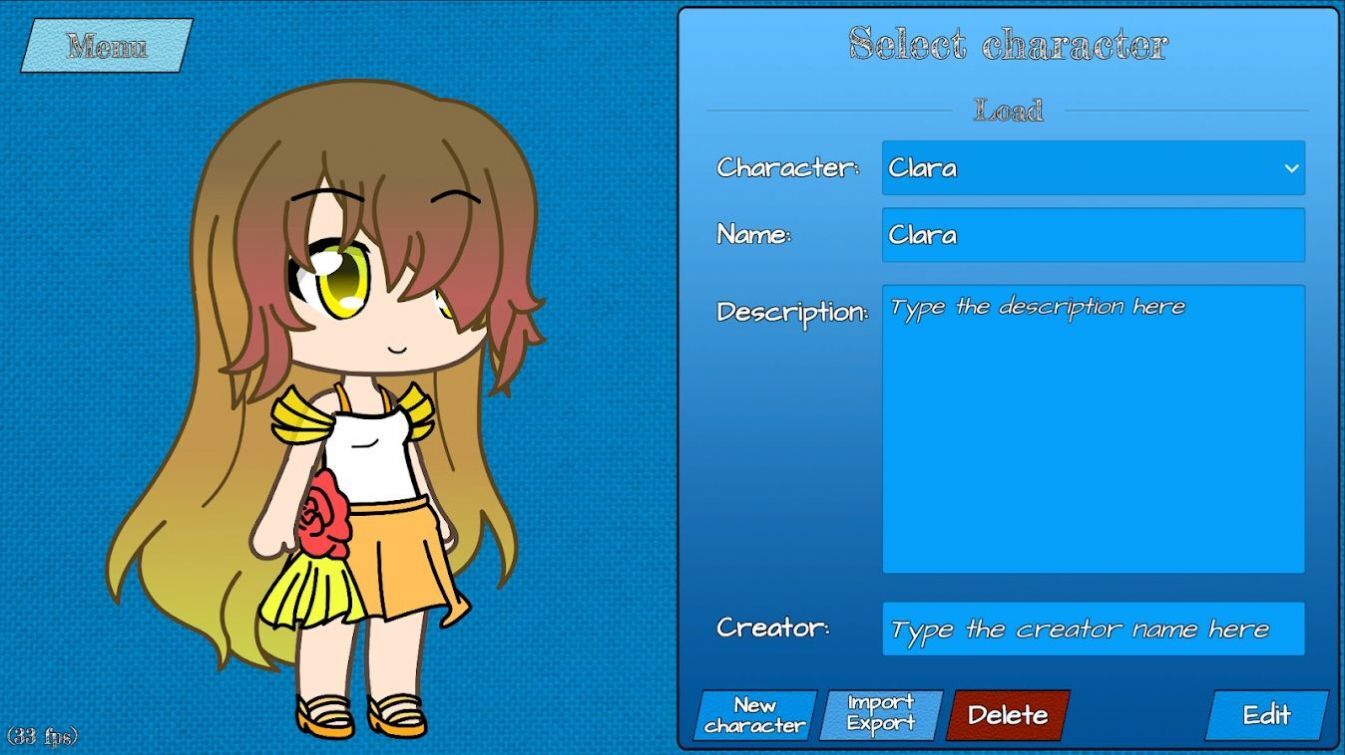Click the Load section header
The image size is (1345, 755).
[x=1009, y=110]
